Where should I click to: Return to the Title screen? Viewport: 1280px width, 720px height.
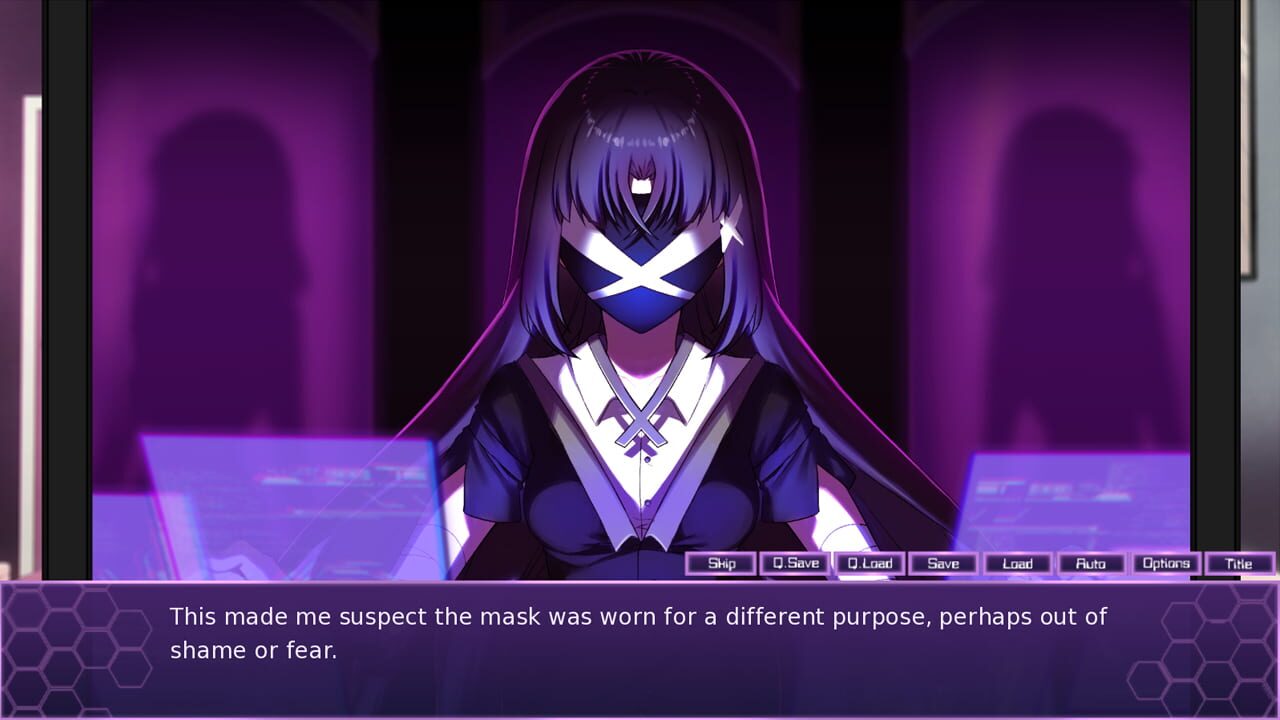[x=1240, y=563]
